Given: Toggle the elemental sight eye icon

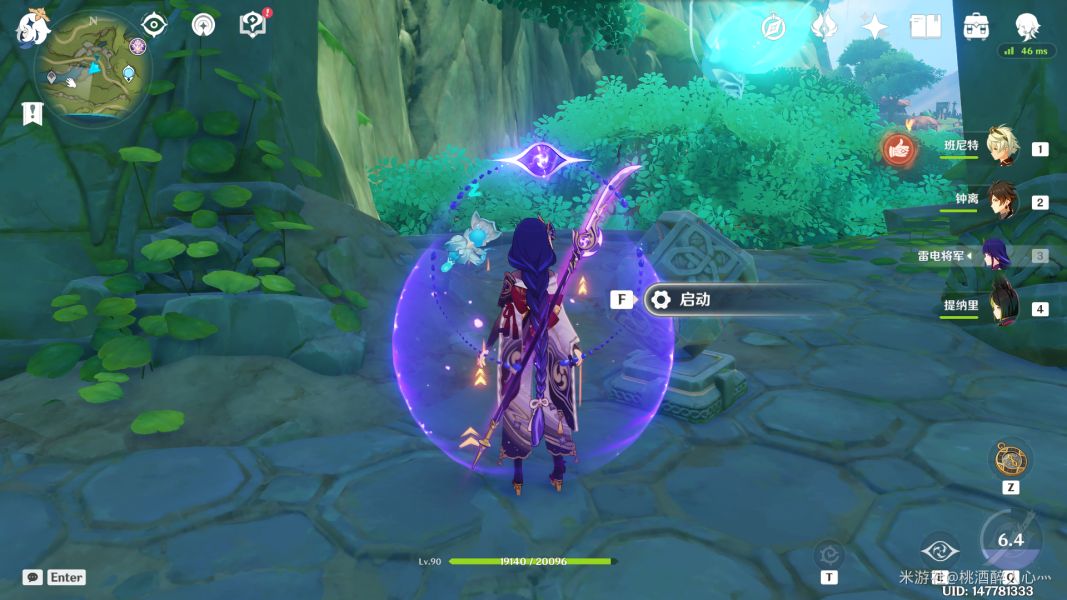Looking at the screenshot, I should (x=153, y=24).
